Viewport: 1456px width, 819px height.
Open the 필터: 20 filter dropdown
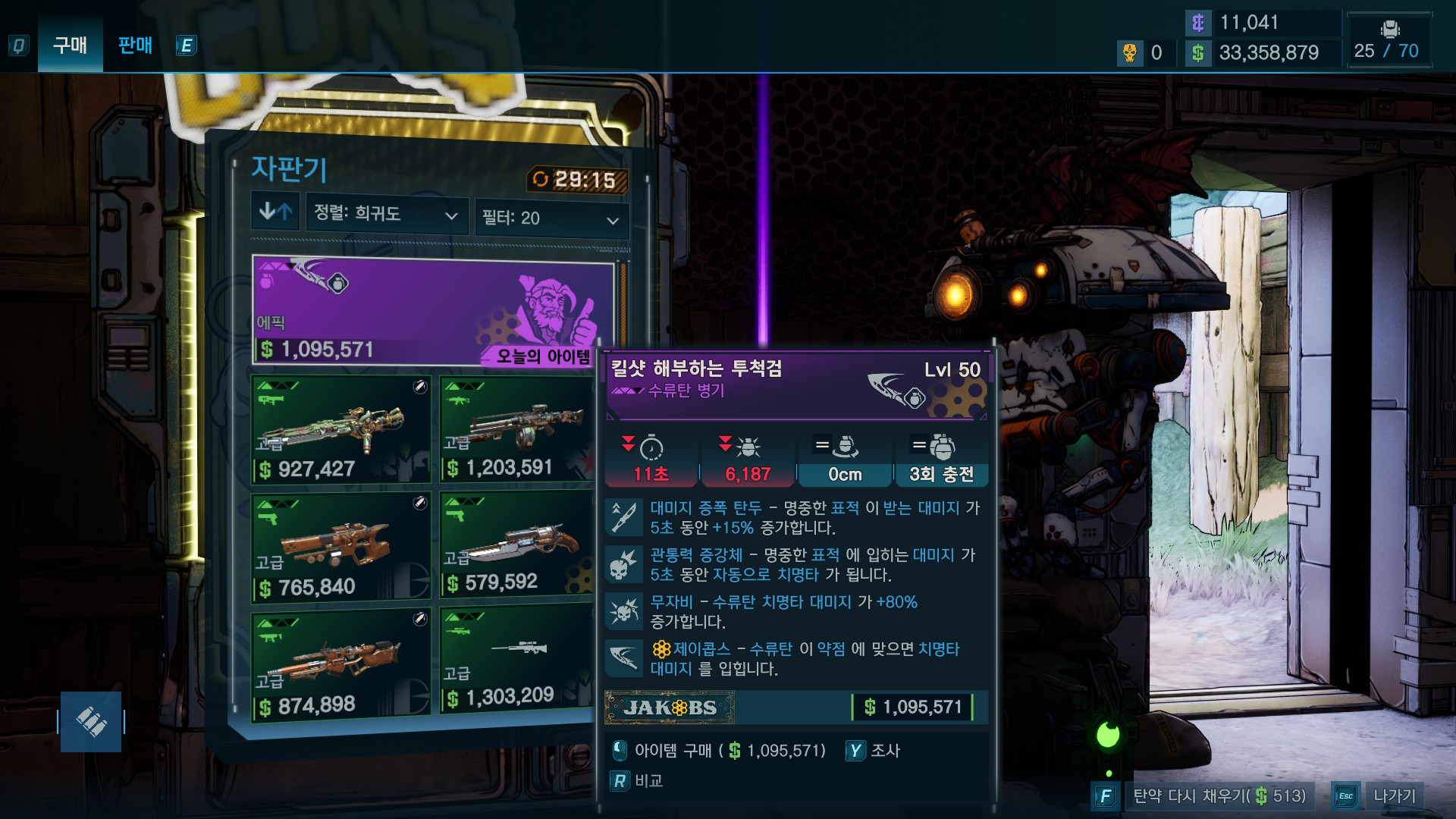(551, 219)
